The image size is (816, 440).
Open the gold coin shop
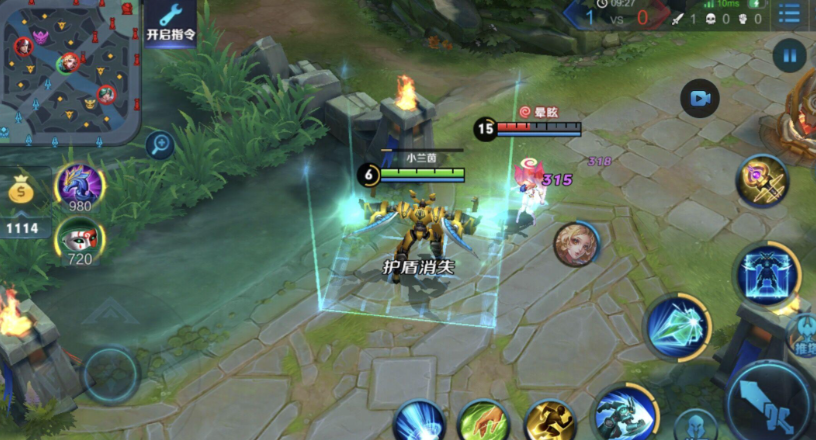click(20, 189)
